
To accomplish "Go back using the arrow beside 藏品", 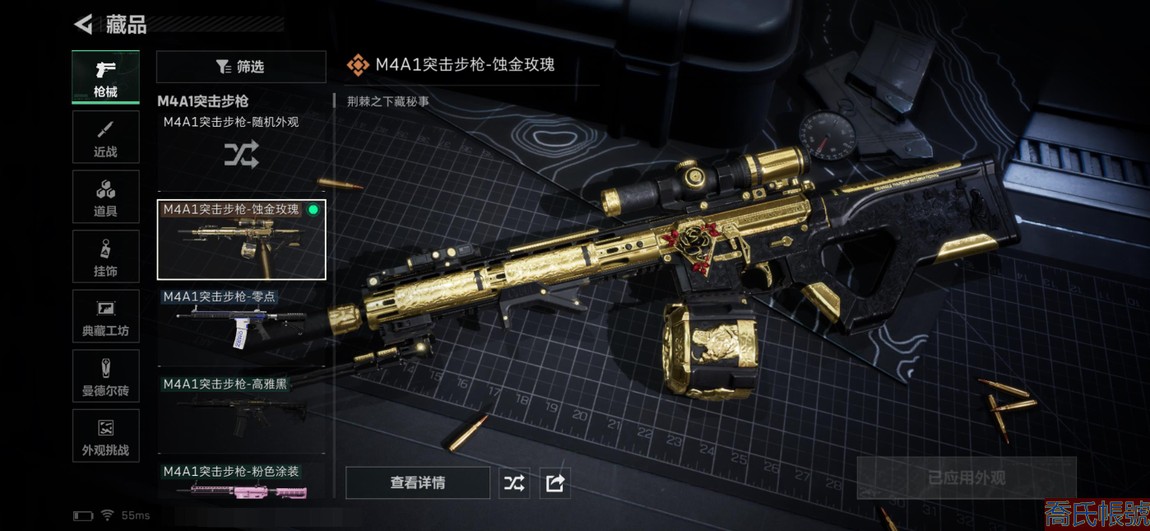I will pos(84,24).
